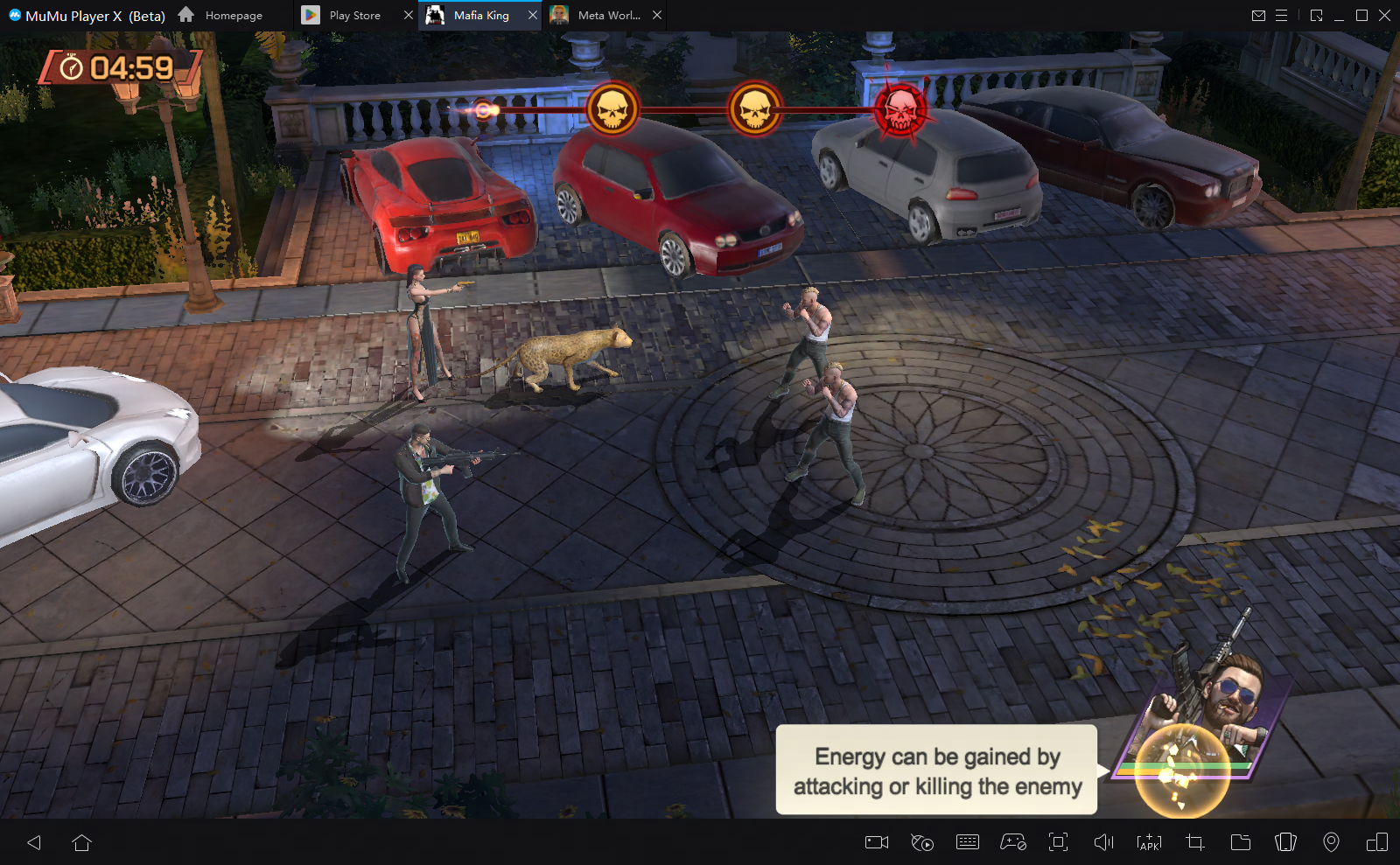This screenshot has height=865, width=1400.
Task: Open the APK installer
Action: (x=1148, y=842)
